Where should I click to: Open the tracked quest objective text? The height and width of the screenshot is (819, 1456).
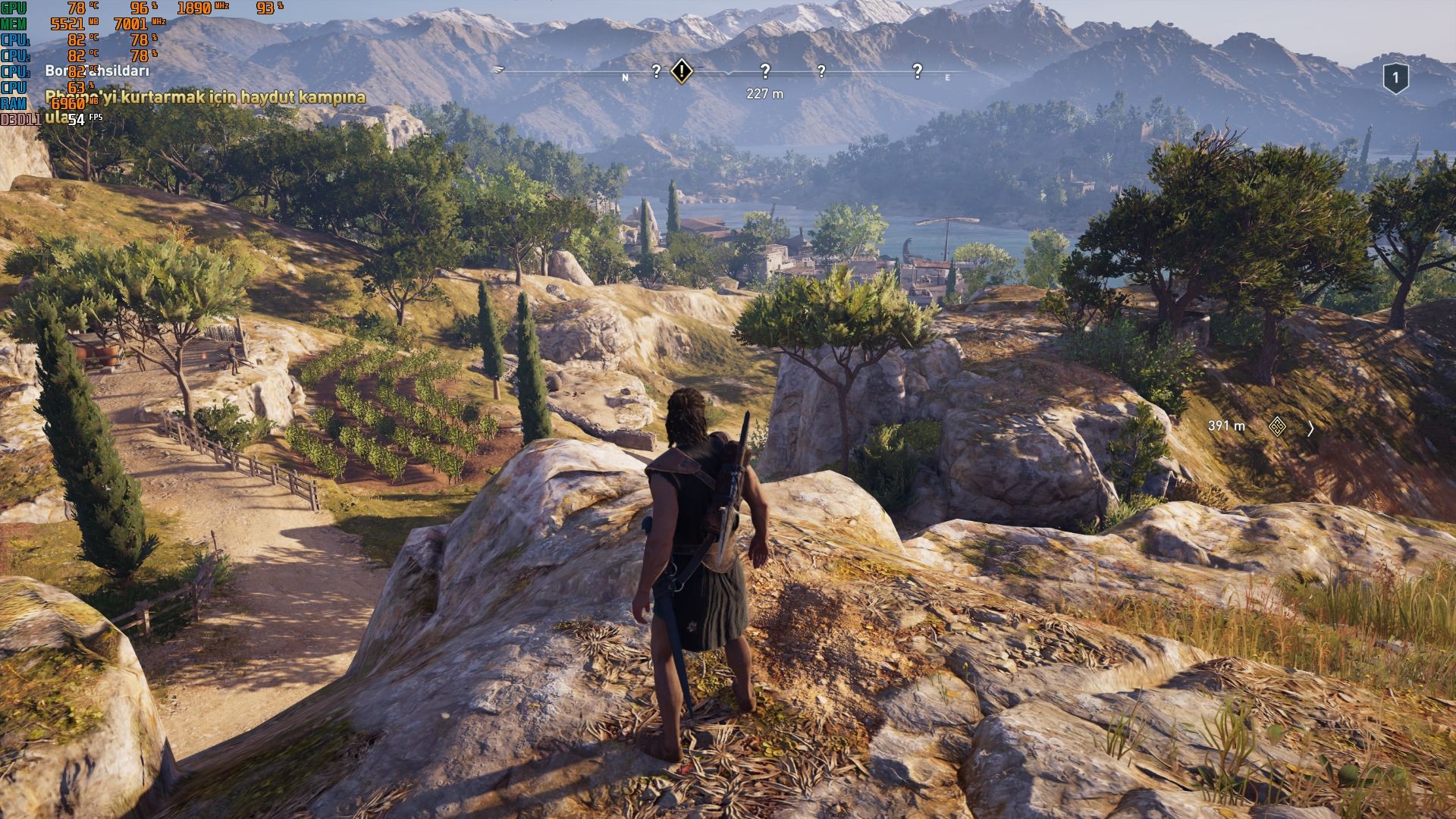click(205, 98)
